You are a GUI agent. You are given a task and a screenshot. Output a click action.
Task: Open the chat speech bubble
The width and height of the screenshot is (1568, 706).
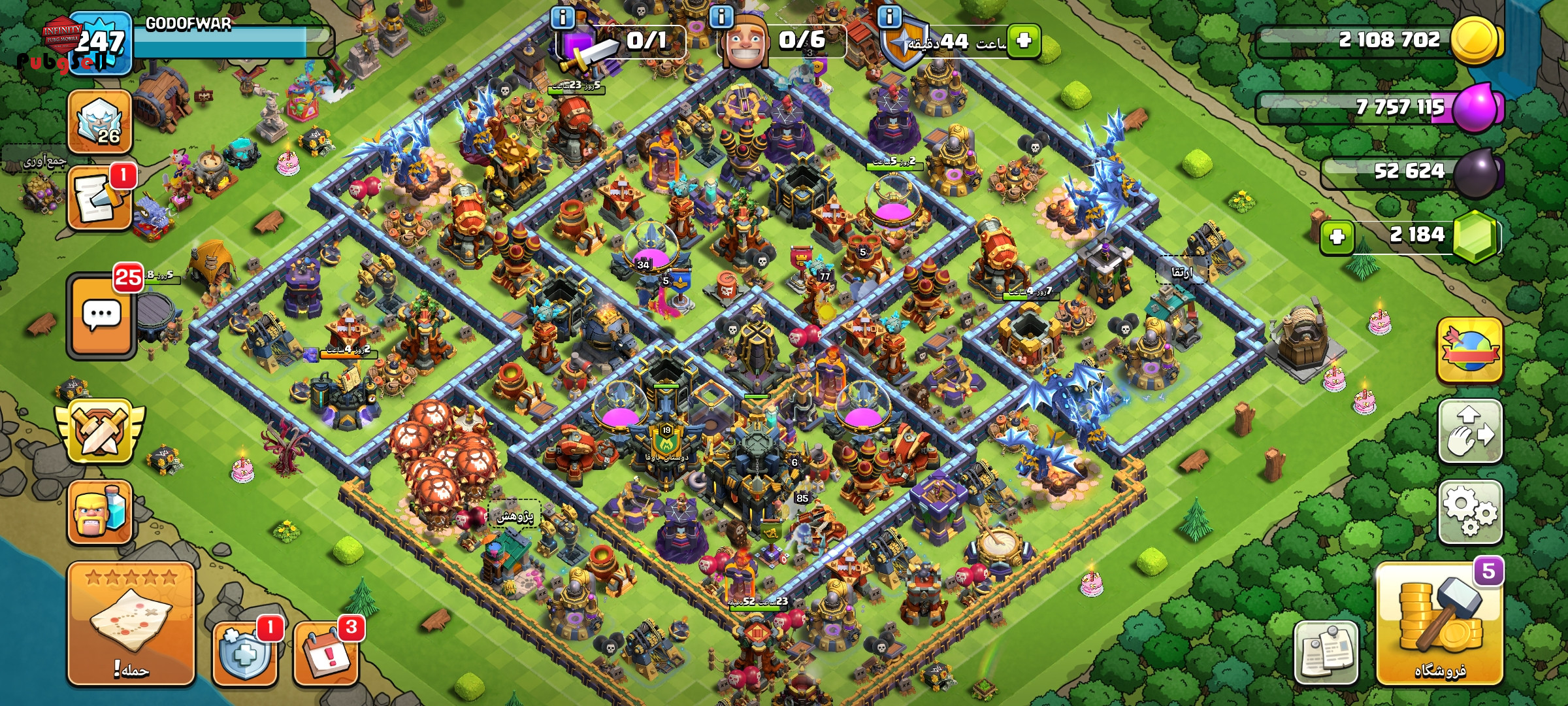101,316
